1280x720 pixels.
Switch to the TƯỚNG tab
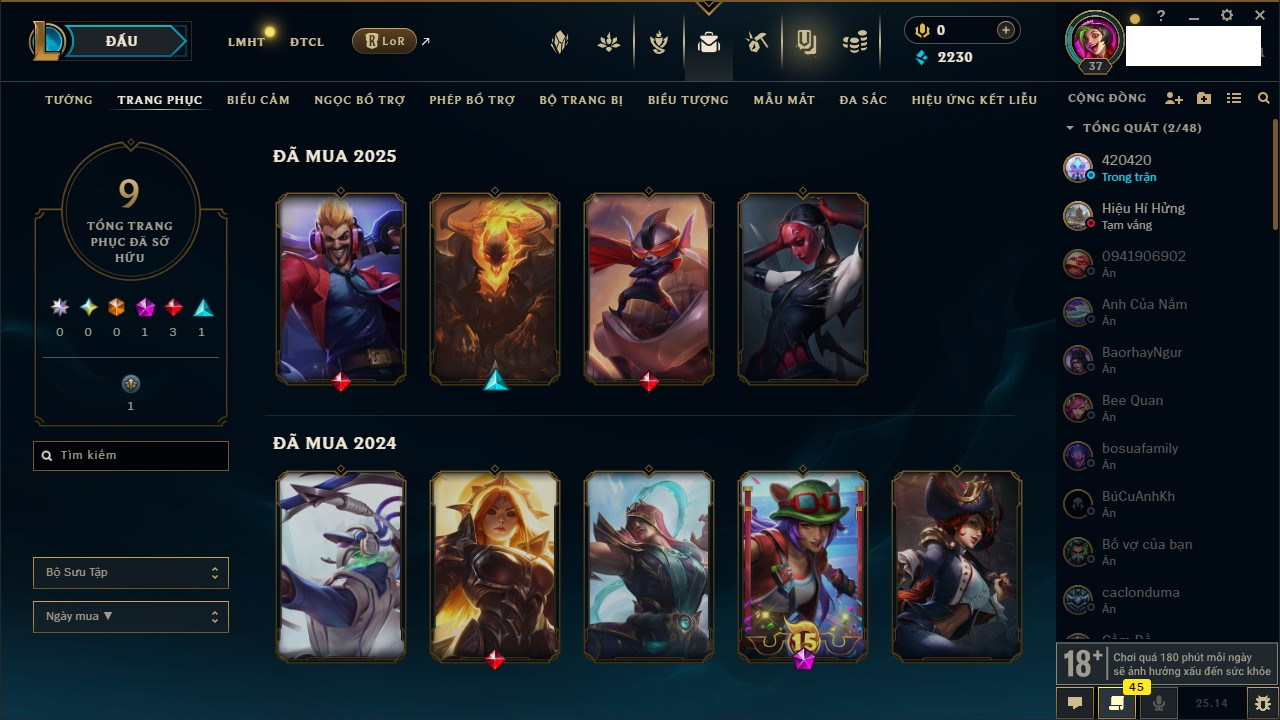click(x=69, y=100)
